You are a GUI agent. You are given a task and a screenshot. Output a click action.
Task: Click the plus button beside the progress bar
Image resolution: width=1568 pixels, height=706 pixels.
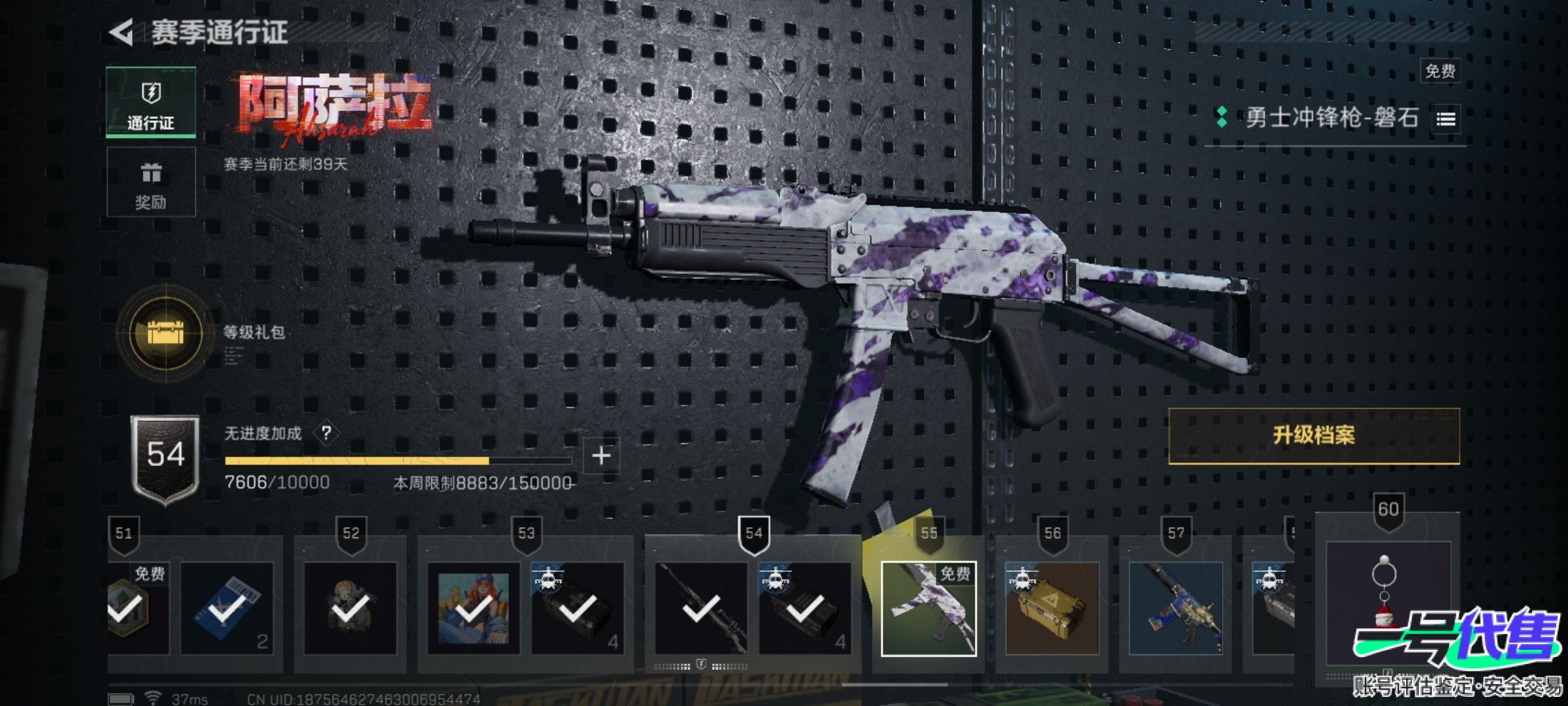[601, 456]
